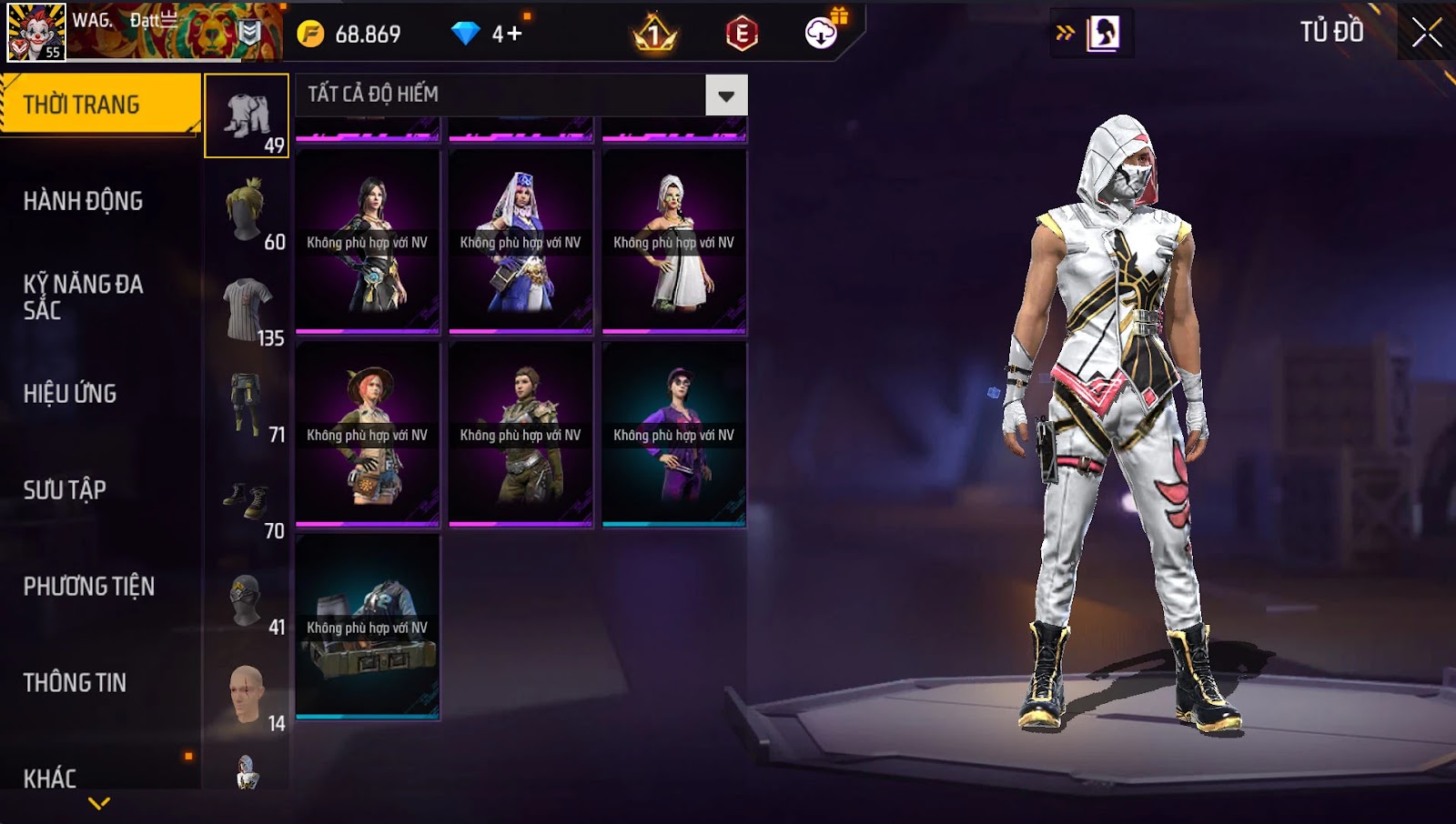Pick the orange-haired cowboy hat outfit
The height and width of the screenshot is (824, 1456).
click(x=368, y=435)
